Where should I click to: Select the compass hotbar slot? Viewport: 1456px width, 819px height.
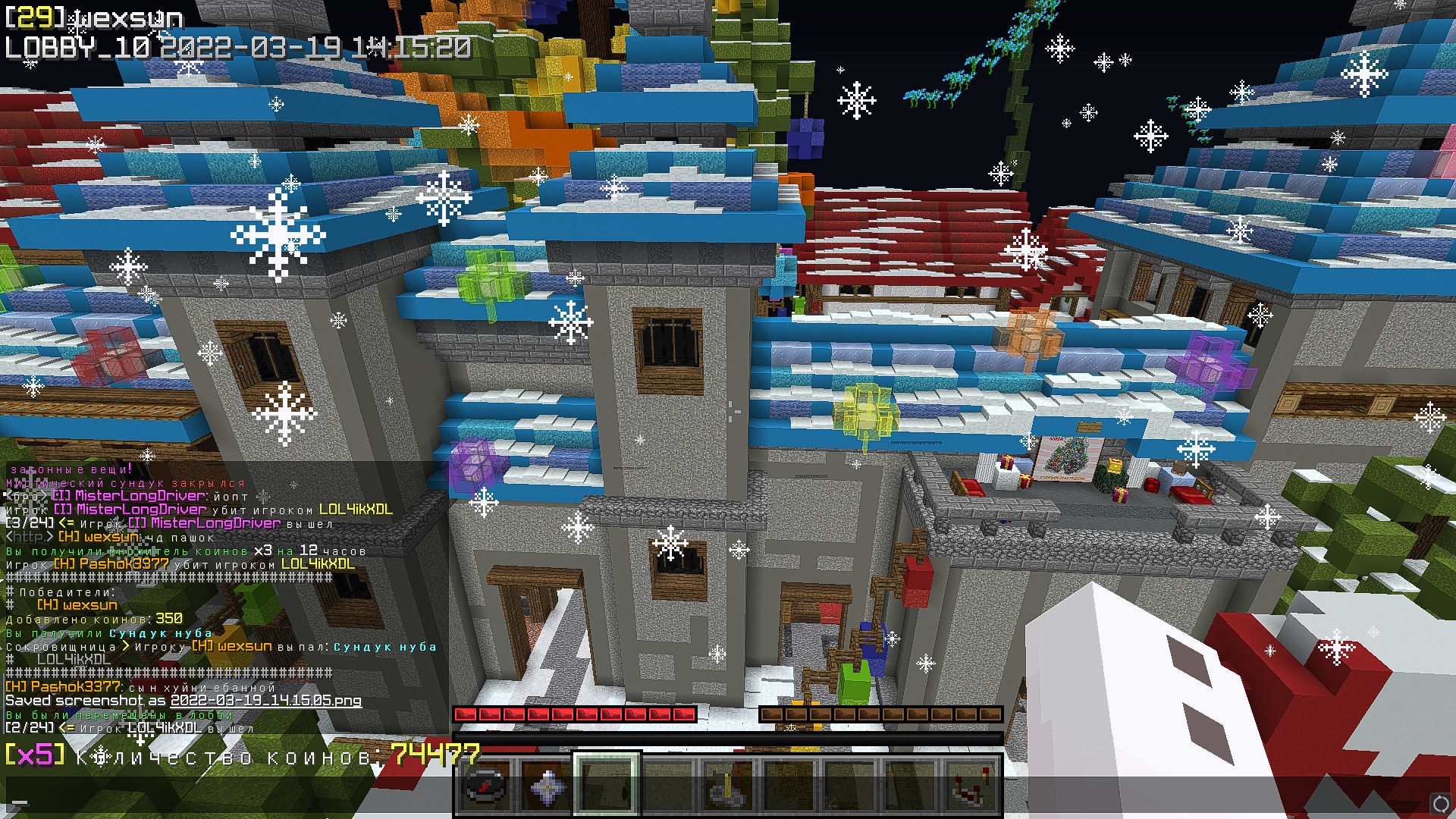point(485,785)
